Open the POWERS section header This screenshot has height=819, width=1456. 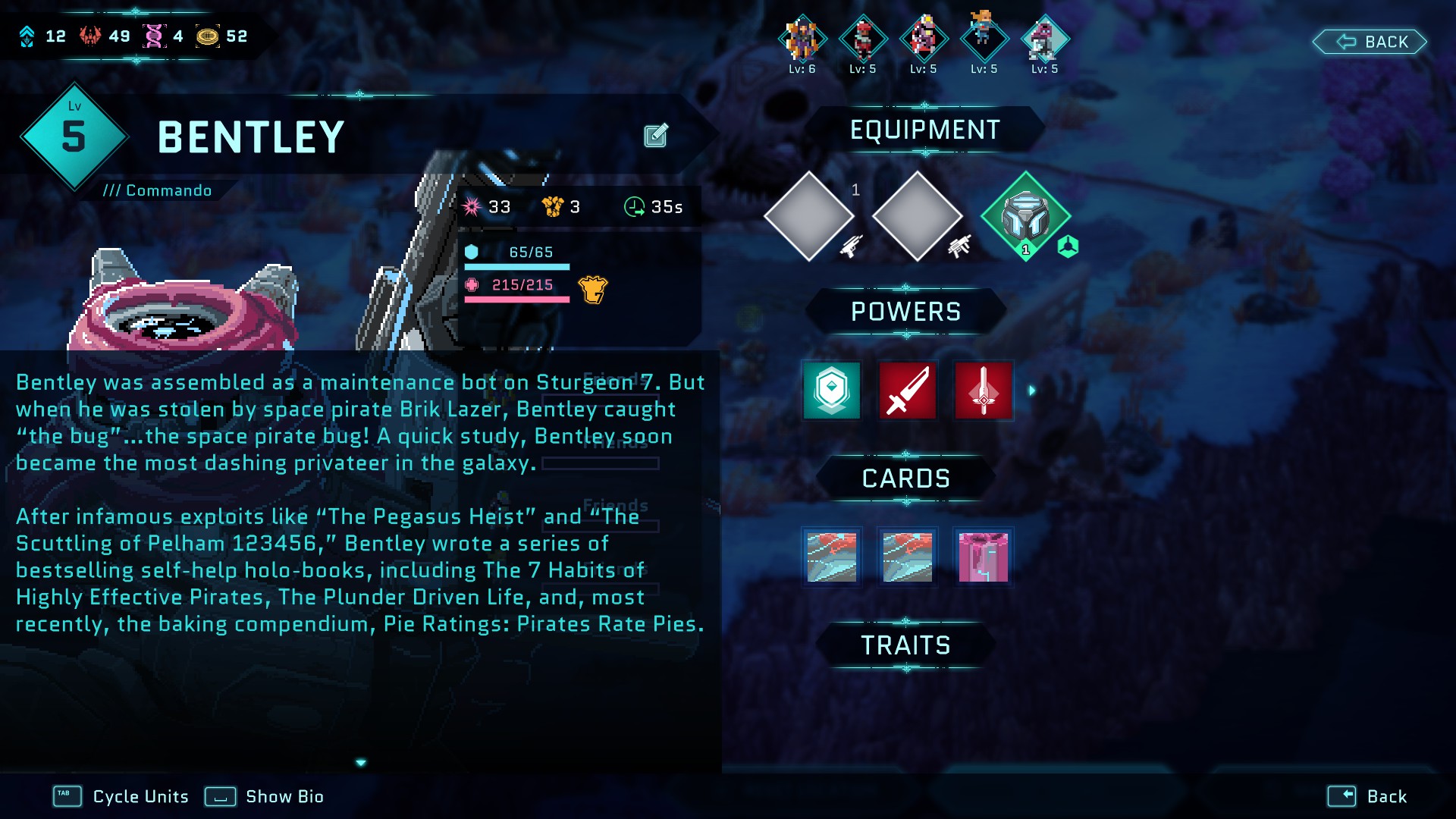(x=905, y=312)
